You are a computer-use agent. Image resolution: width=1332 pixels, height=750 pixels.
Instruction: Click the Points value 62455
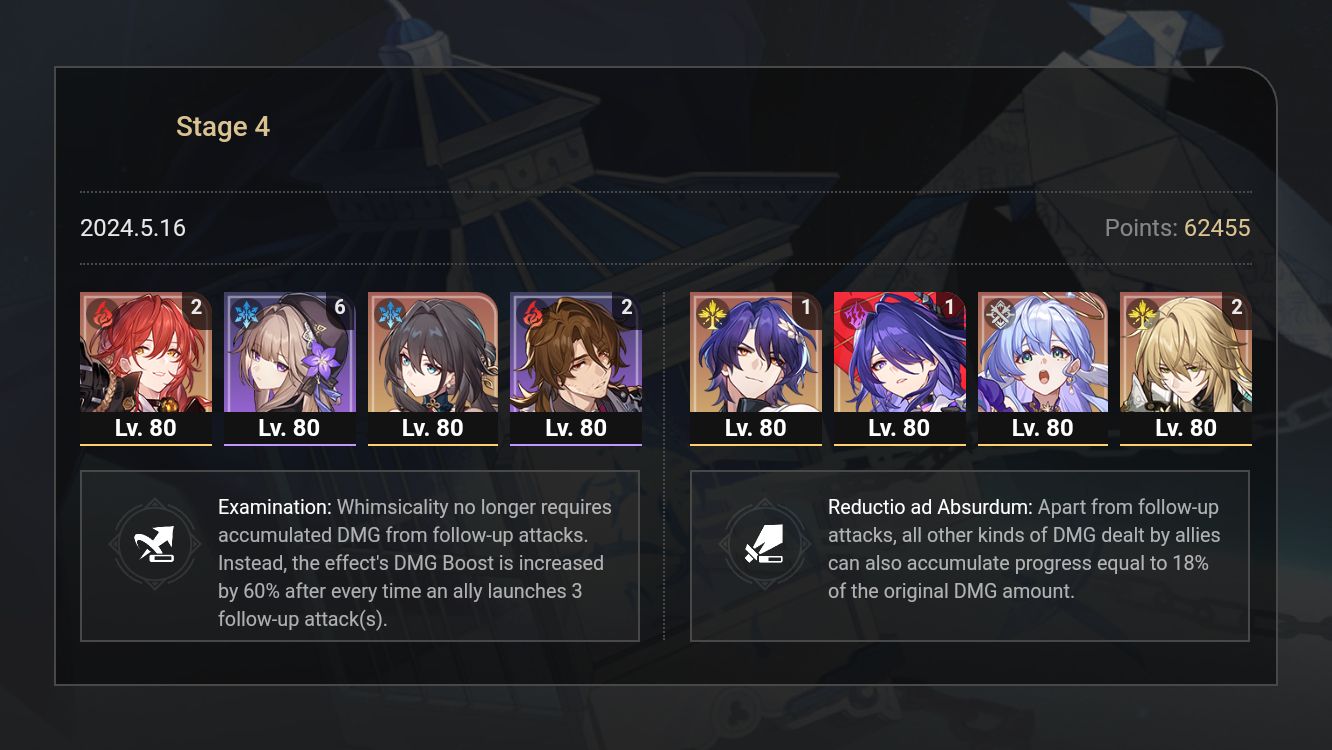click(x=1216, y=228)
